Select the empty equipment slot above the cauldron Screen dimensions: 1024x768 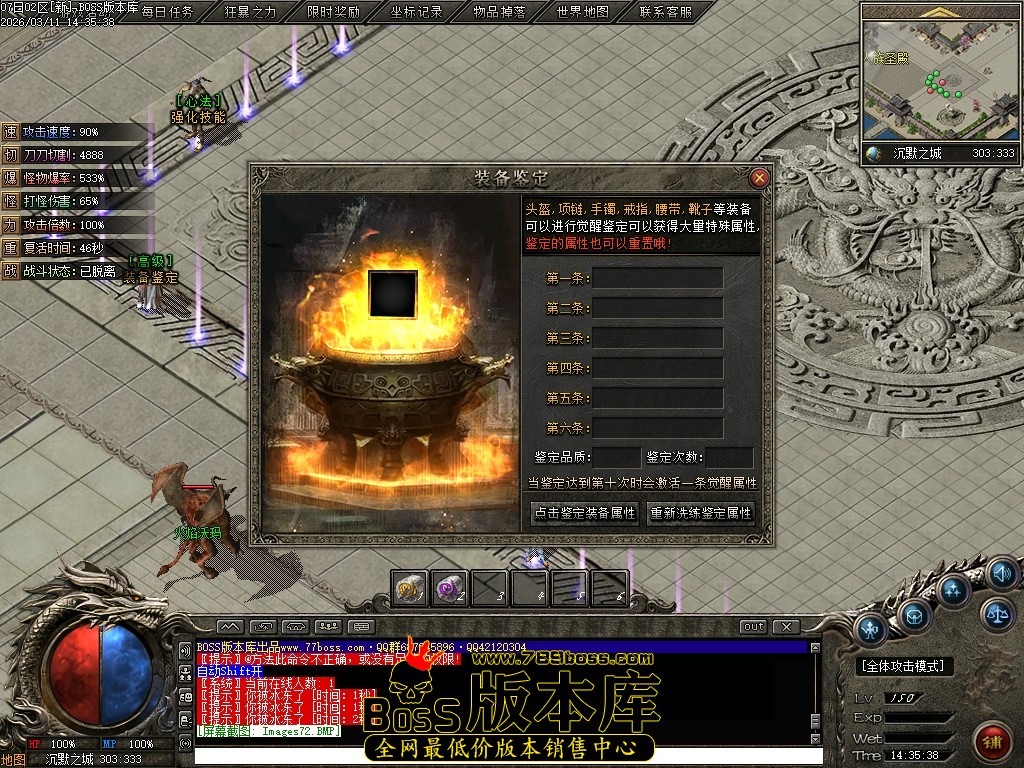click(392, 294)
